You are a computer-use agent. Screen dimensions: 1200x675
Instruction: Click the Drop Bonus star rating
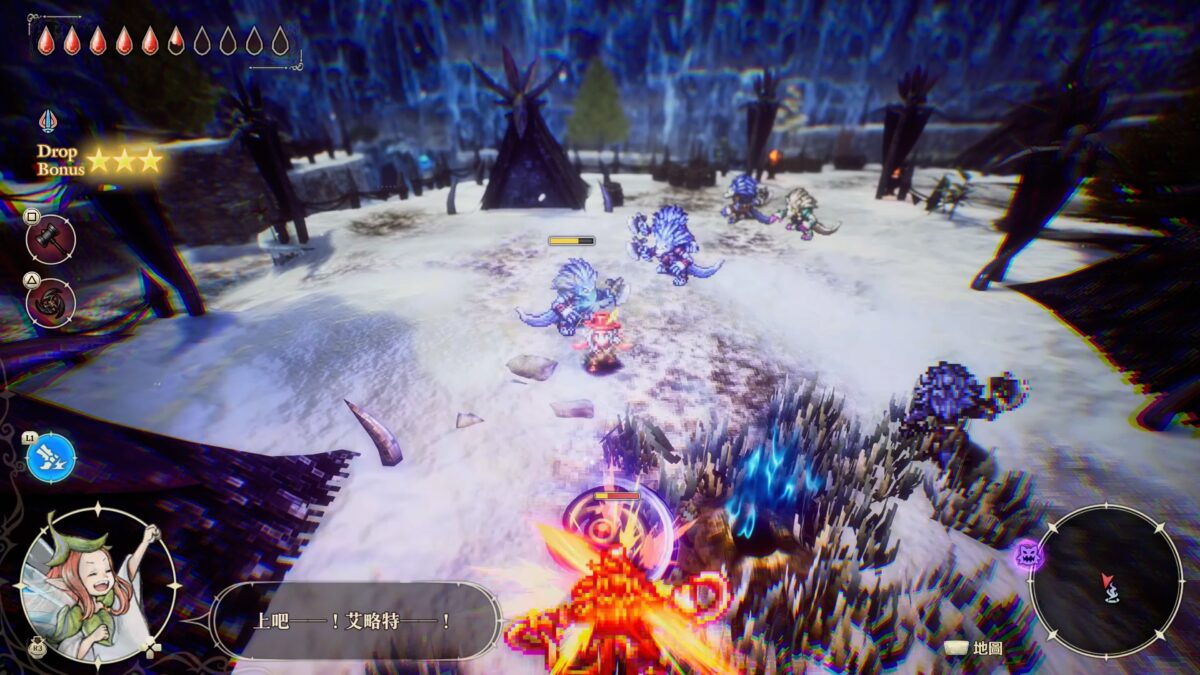(124, 160)
